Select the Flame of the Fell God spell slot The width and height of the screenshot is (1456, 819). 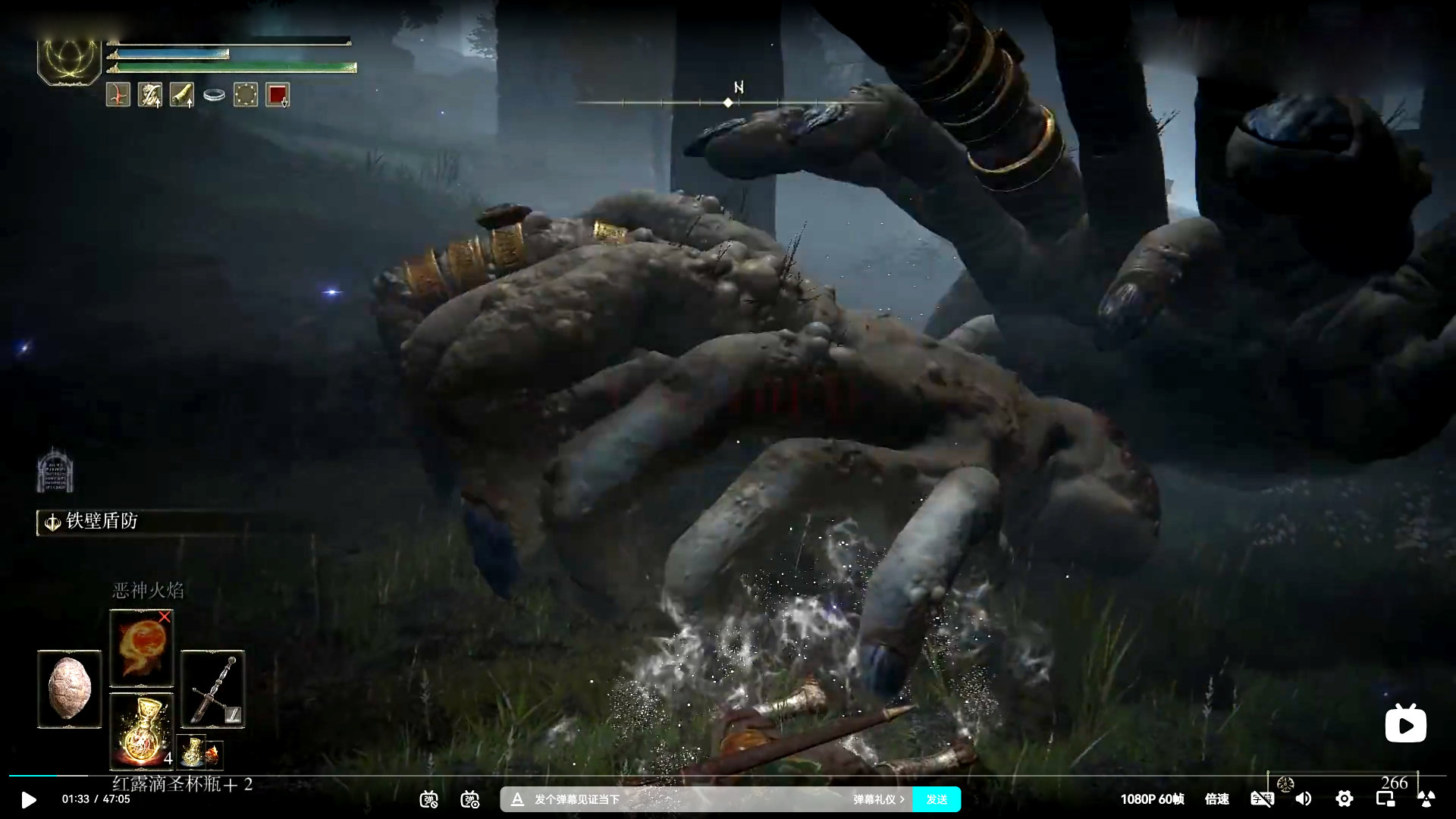142,648
